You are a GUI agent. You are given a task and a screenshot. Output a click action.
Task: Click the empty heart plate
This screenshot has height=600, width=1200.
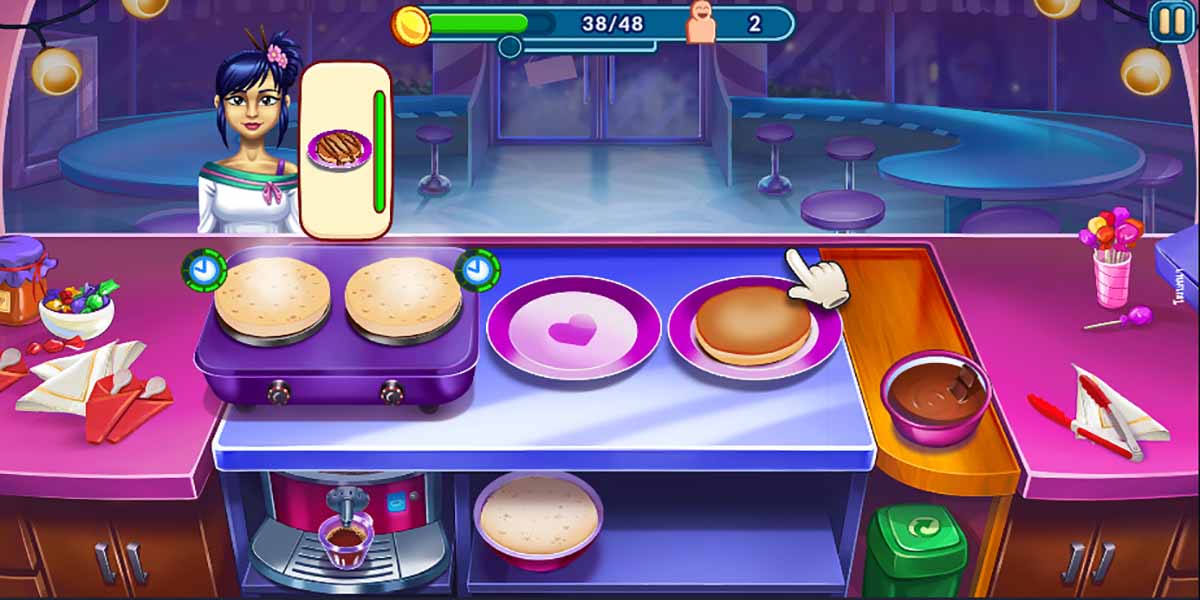pos(573,327)
